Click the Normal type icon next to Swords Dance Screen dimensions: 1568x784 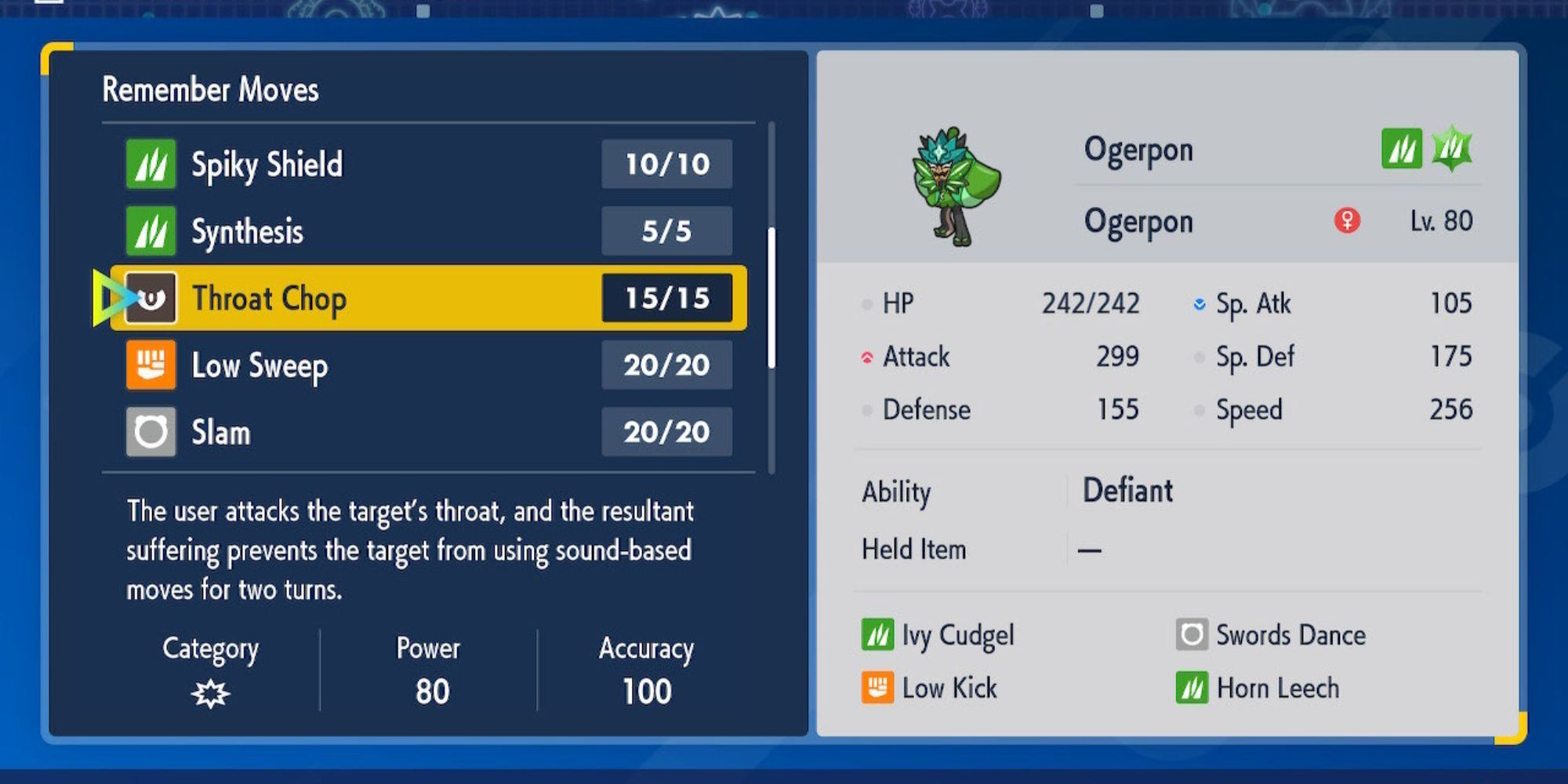point(1192,635)
